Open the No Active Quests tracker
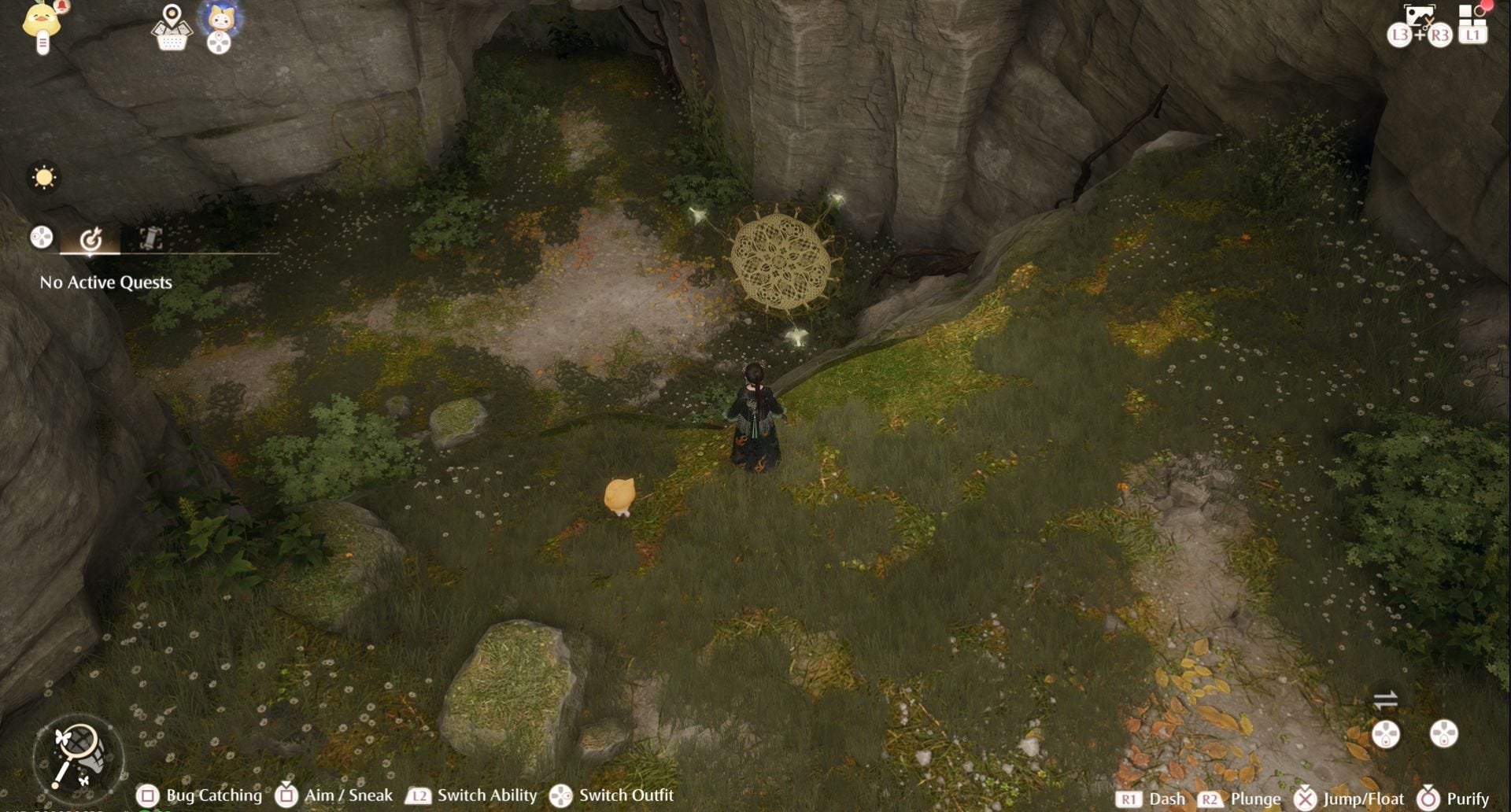 [x=105, y=282]
